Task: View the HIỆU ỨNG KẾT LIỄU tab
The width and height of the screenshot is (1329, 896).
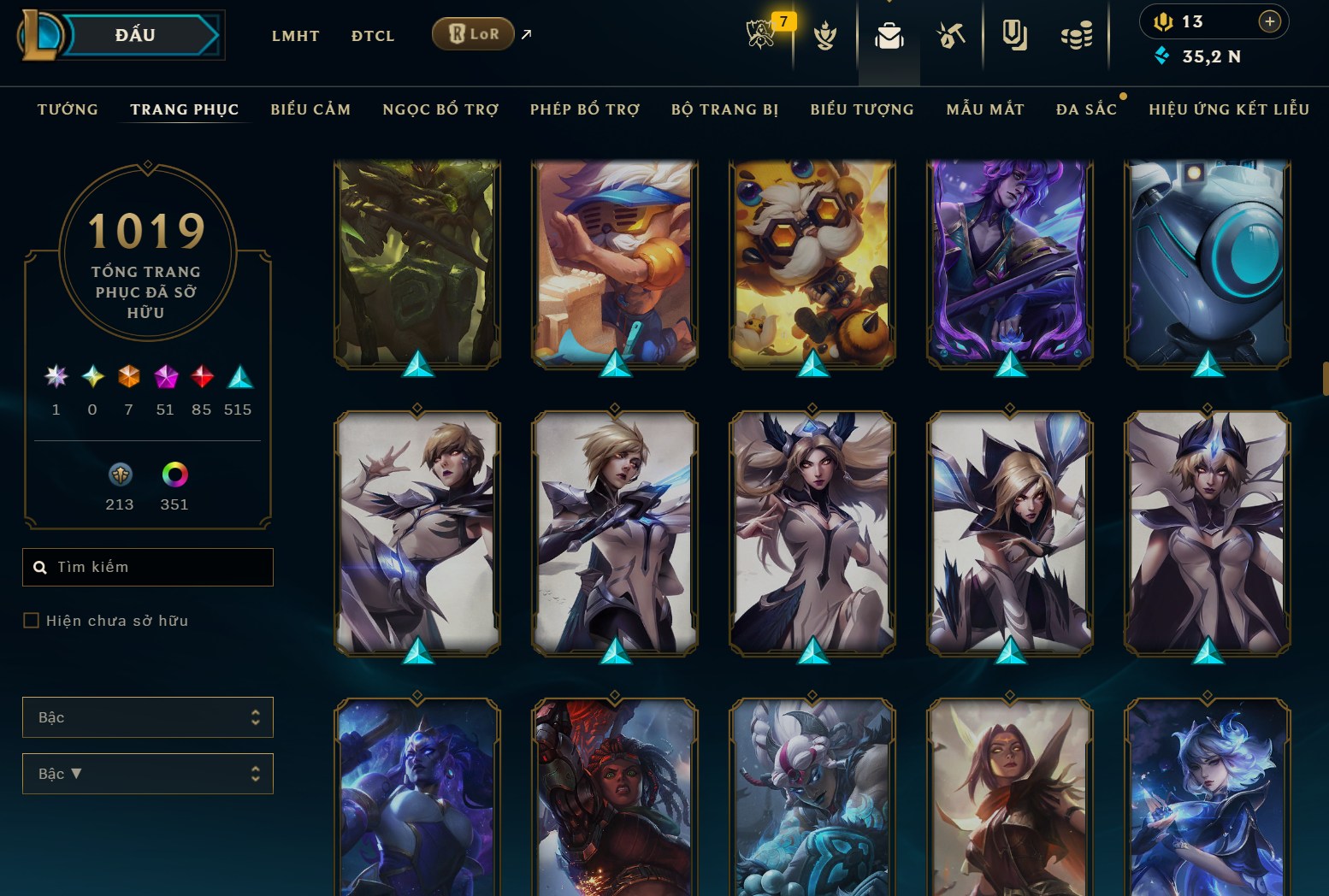Action: coord(1229,109)
